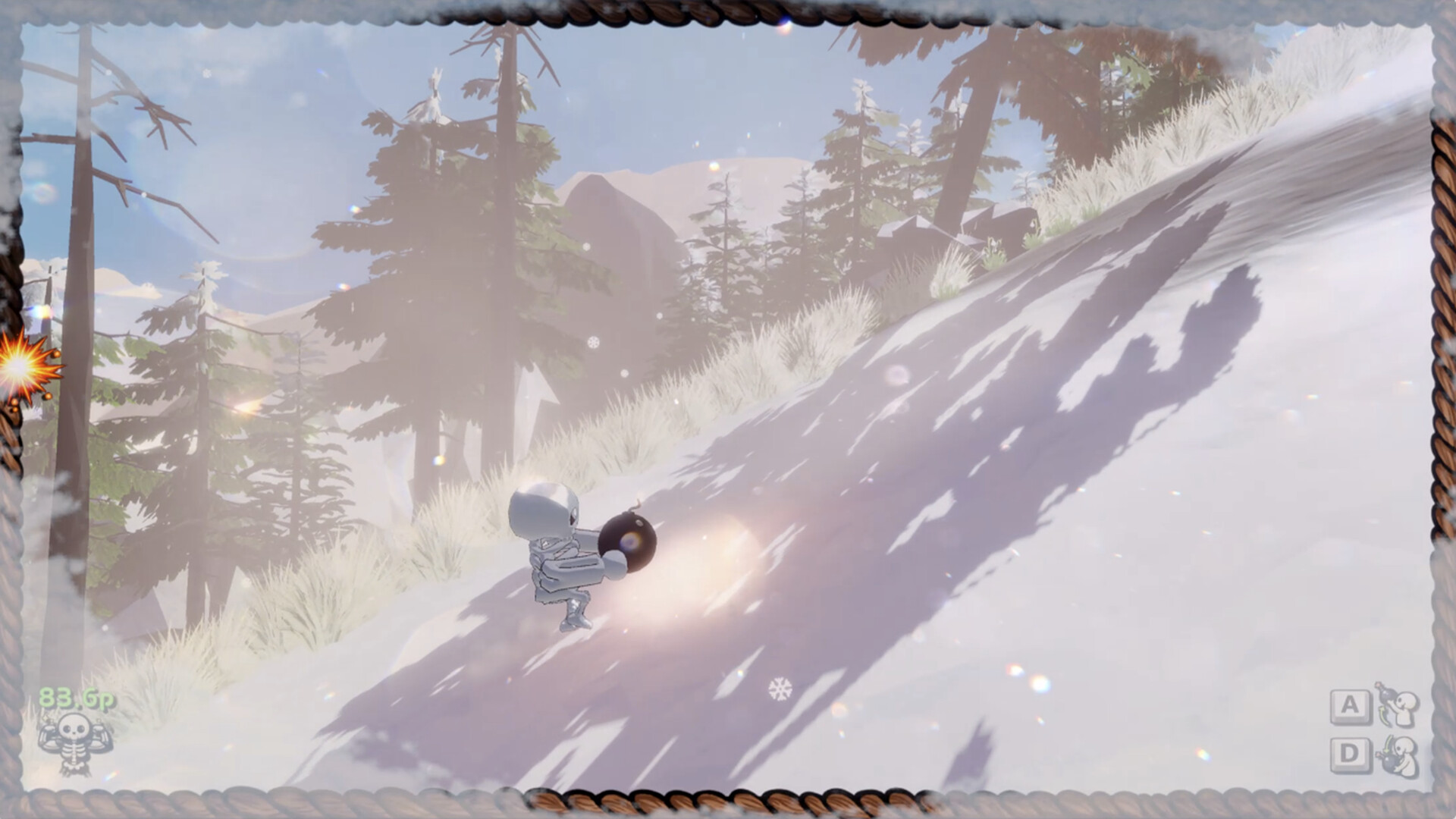The width and height of the screenshot is (1456, 819).
Task: Click the green downward arrow beside the D-key icon
Action: 1387,744
